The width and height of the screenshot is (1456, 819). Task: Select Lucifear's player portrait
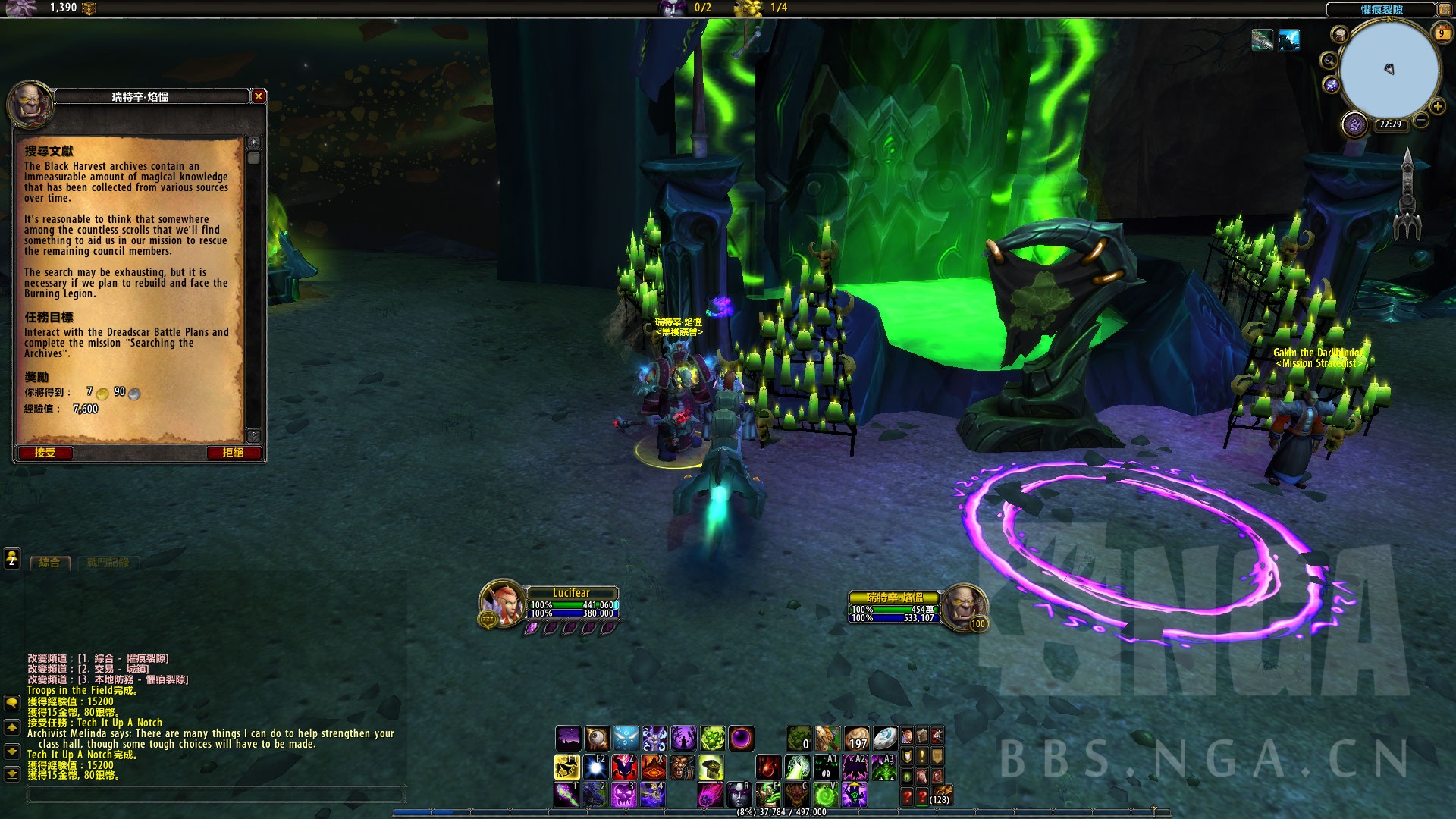[500, 603]
